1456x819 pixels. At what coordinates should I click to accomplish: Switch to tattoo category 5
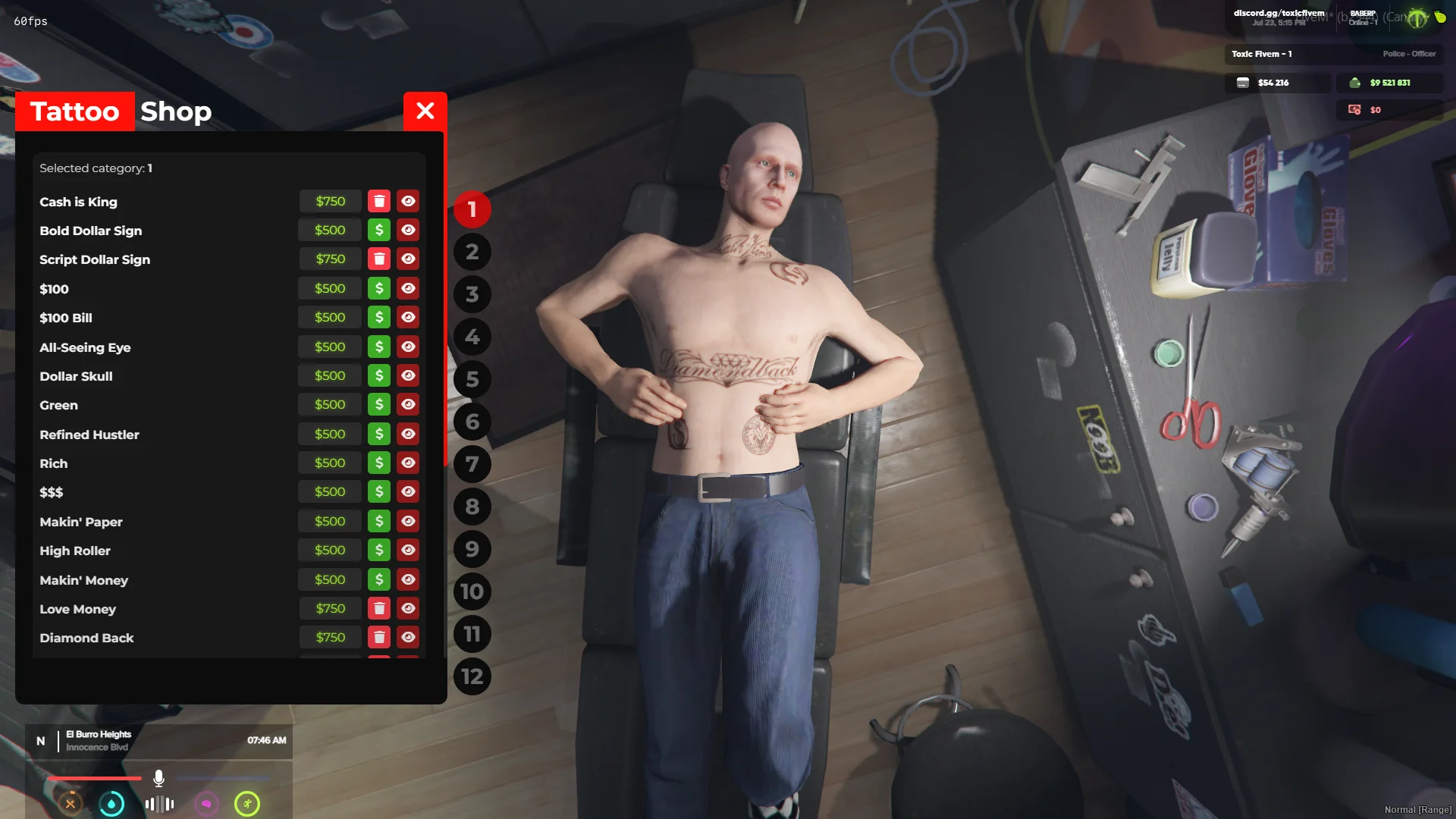(x=472, y=379)
